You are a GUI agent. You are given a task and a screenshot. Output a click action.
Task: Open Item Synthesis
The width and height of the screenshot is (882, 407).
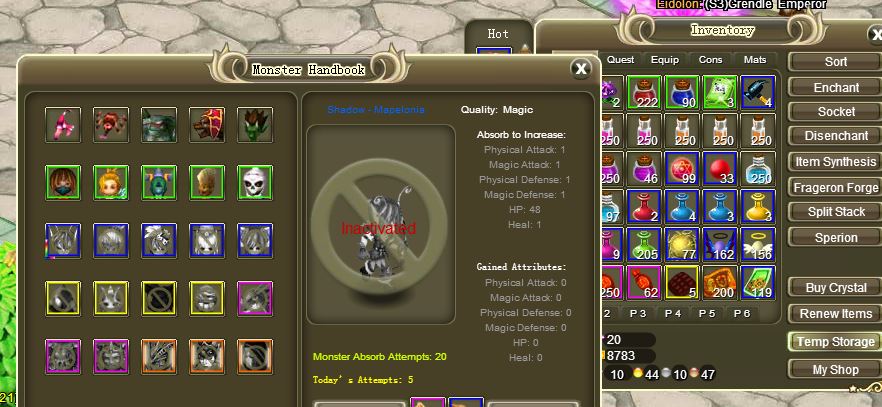pos(835,162)
